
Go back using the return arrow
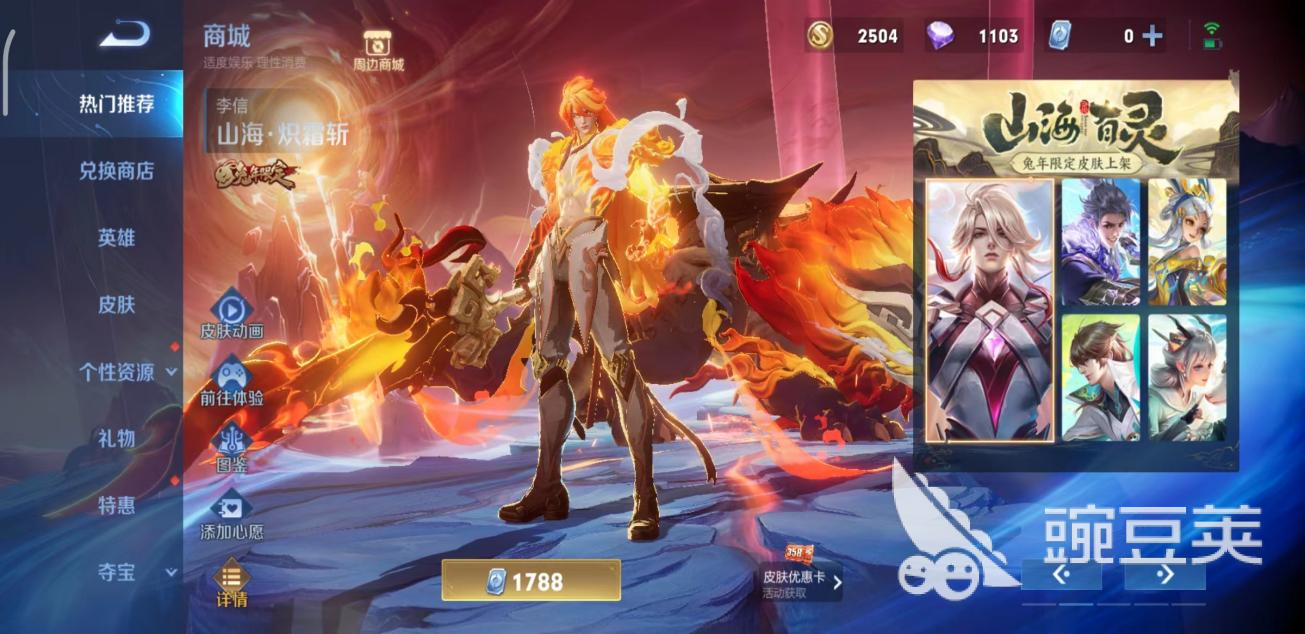pos(124,36)
